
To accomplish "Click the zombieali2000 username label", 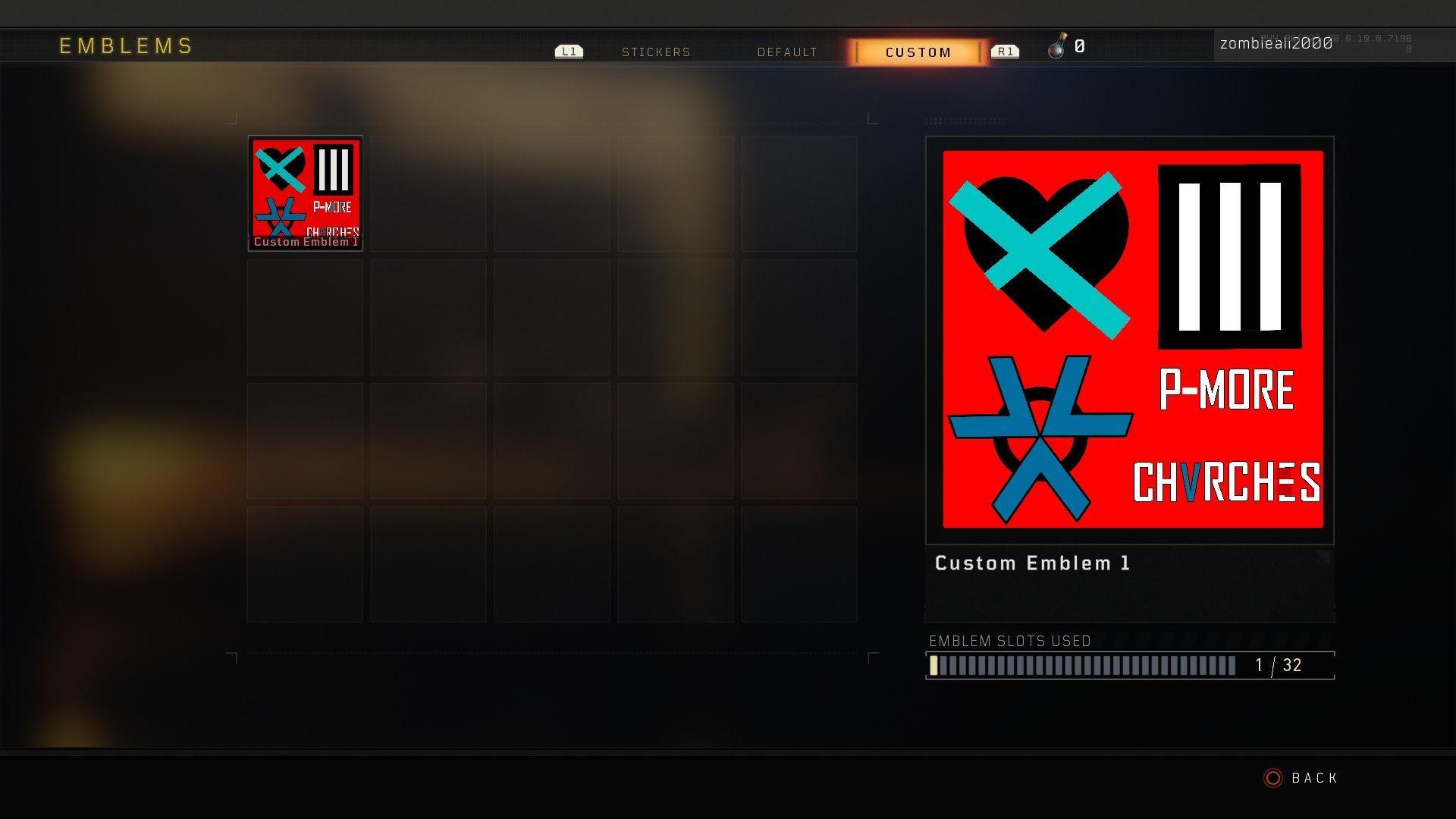I will point(1276,43).
